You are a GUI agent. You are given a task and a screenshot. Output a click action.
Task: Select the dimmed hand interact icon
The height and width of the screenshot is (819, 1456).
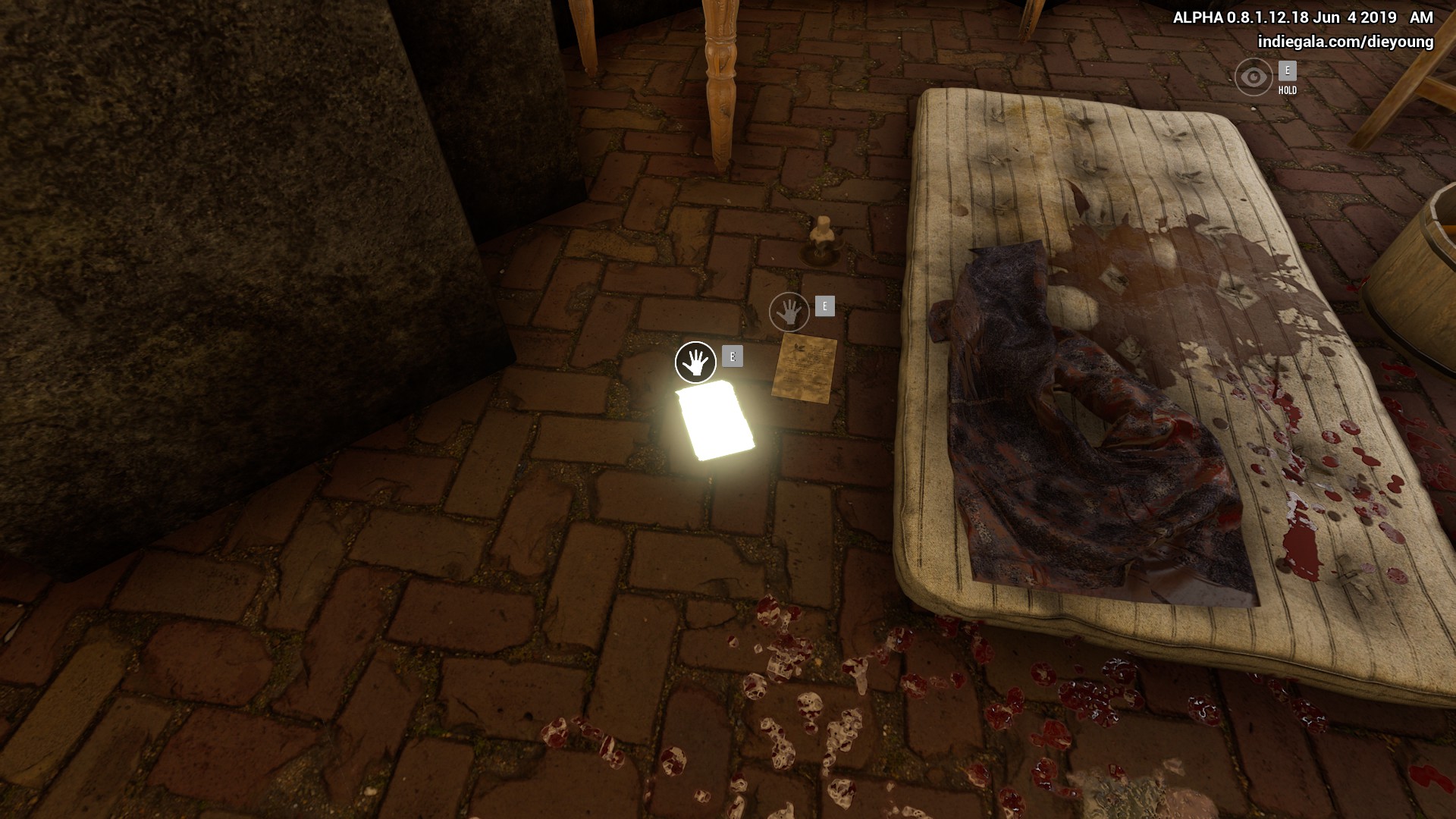tap(789, 312)
